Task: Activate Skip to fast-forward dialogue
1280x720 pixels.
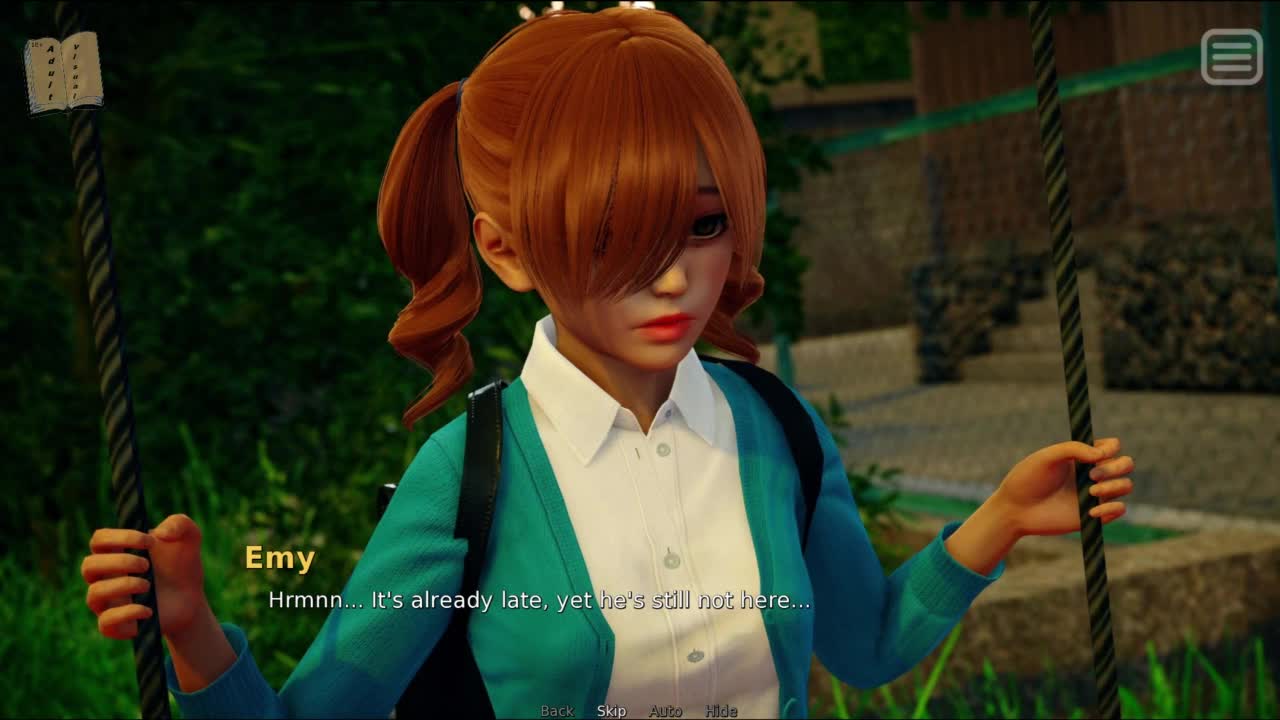Action: tap(611, 711)
